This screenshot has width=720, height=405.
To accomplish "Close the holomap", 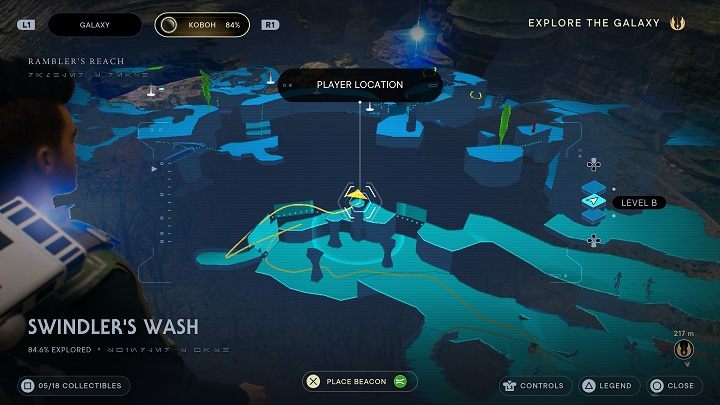I will click(671, 385).
